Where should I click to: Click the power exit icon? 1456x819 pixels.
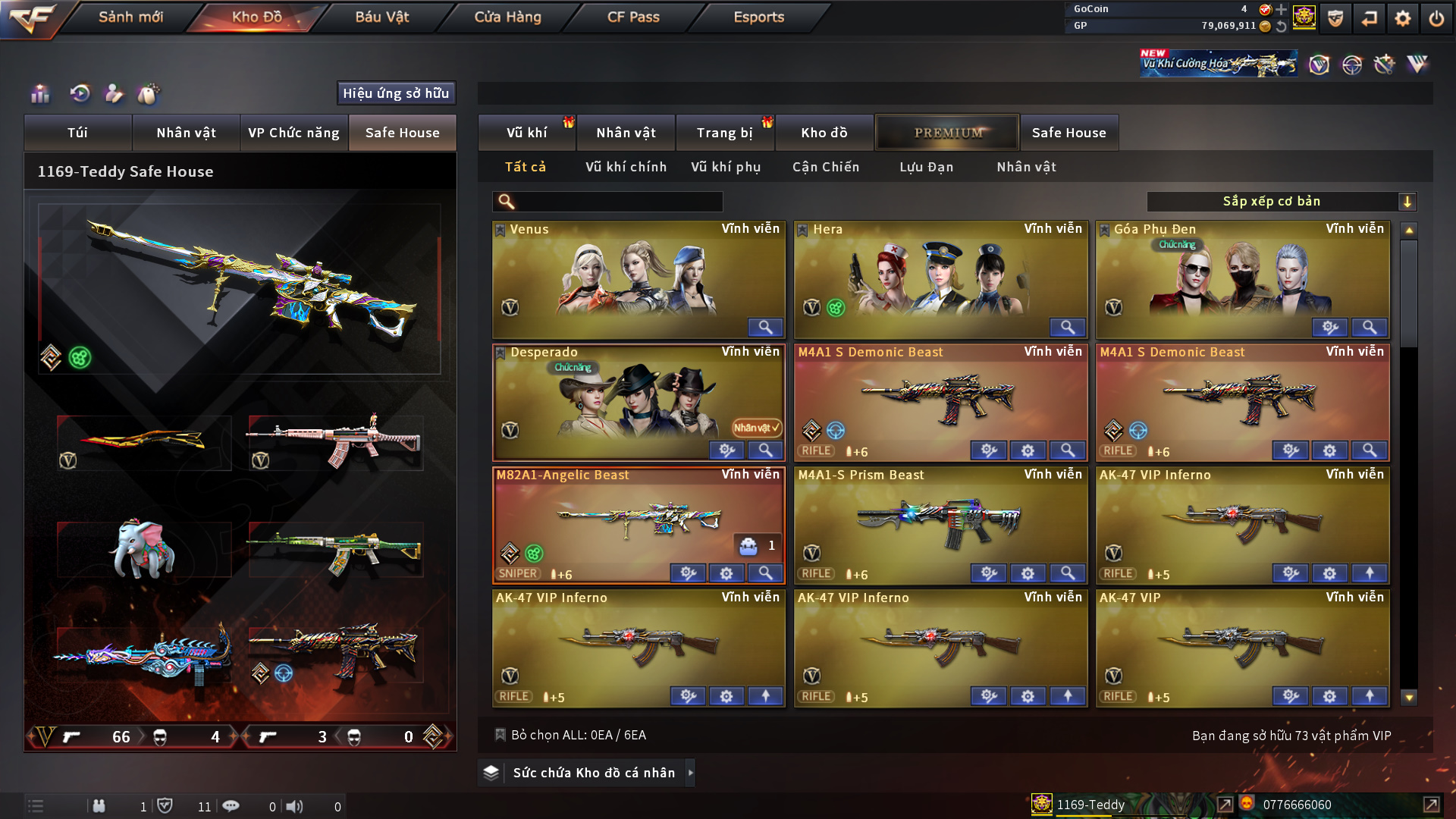[1436, 18]
